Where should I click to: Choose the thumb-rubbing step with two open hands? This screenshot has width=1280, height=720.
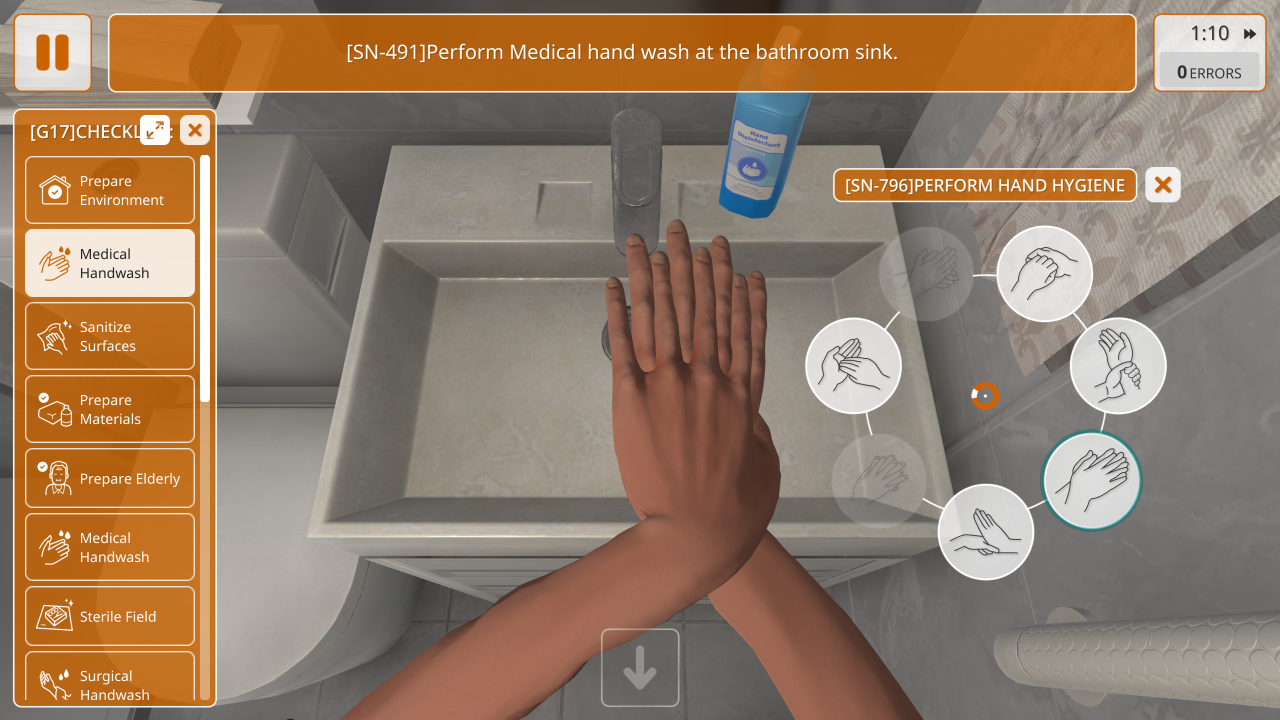[853, 365]
